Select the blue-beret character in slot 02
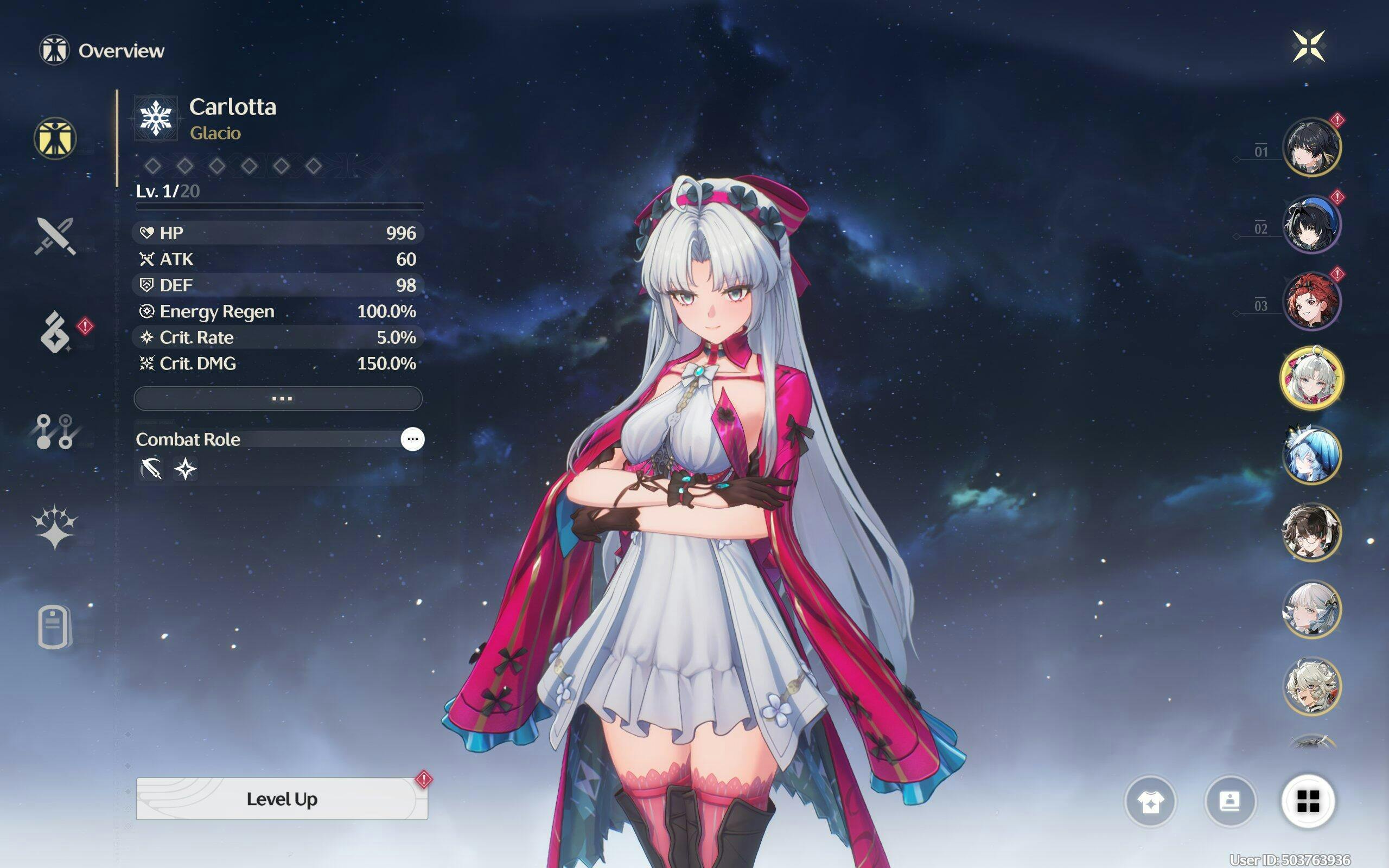Screen dimensions: 1389x868 tap(1311, 224)
